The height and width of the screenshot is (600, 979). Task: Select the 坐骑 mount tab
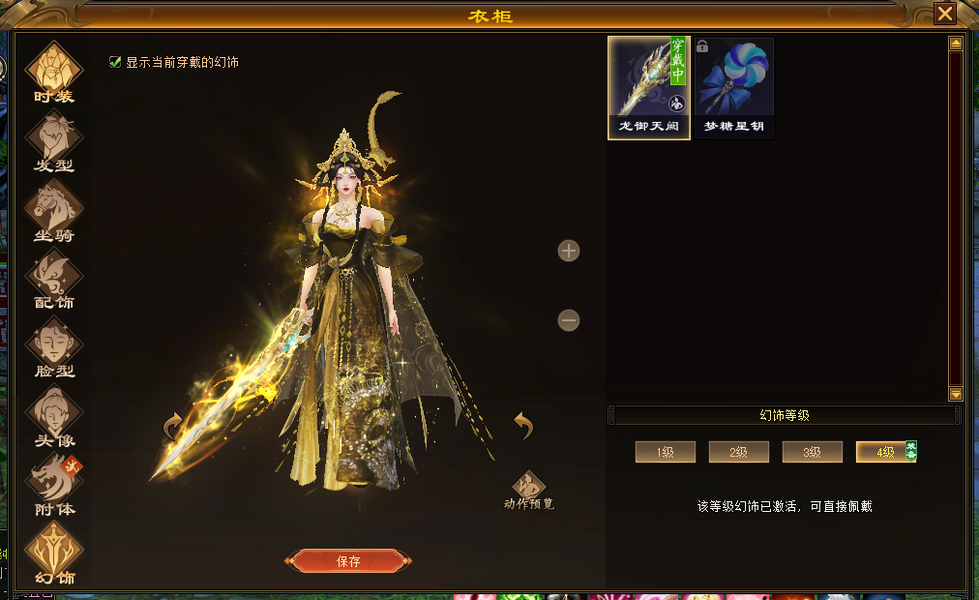point(54,209)
